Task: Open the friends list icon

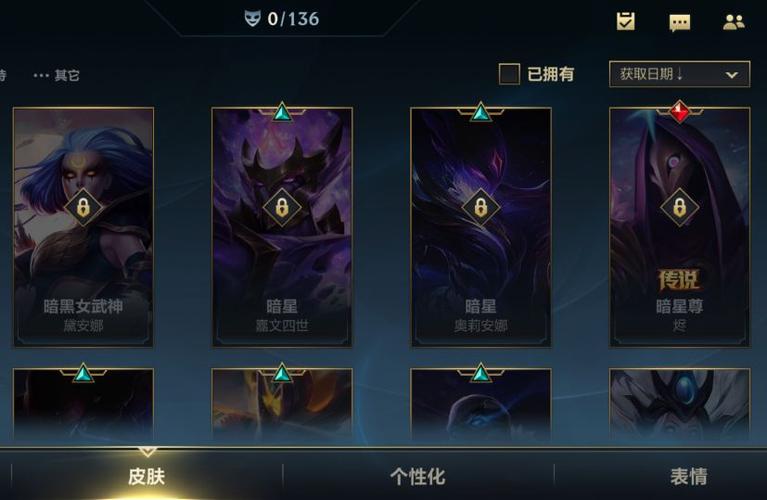Action: point(734,22)
